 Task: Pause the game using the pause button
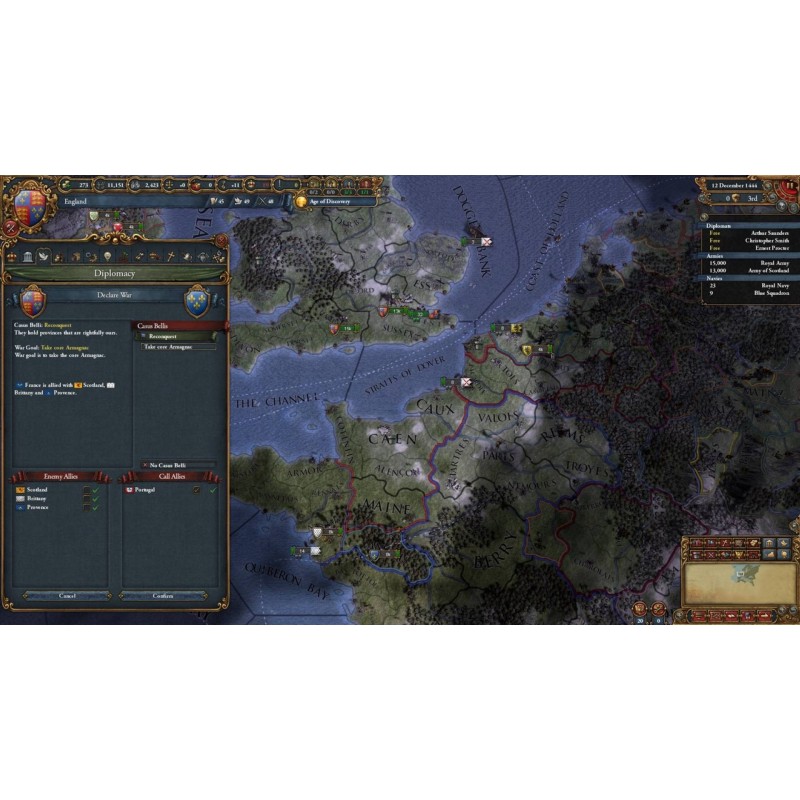click(792, 186)
